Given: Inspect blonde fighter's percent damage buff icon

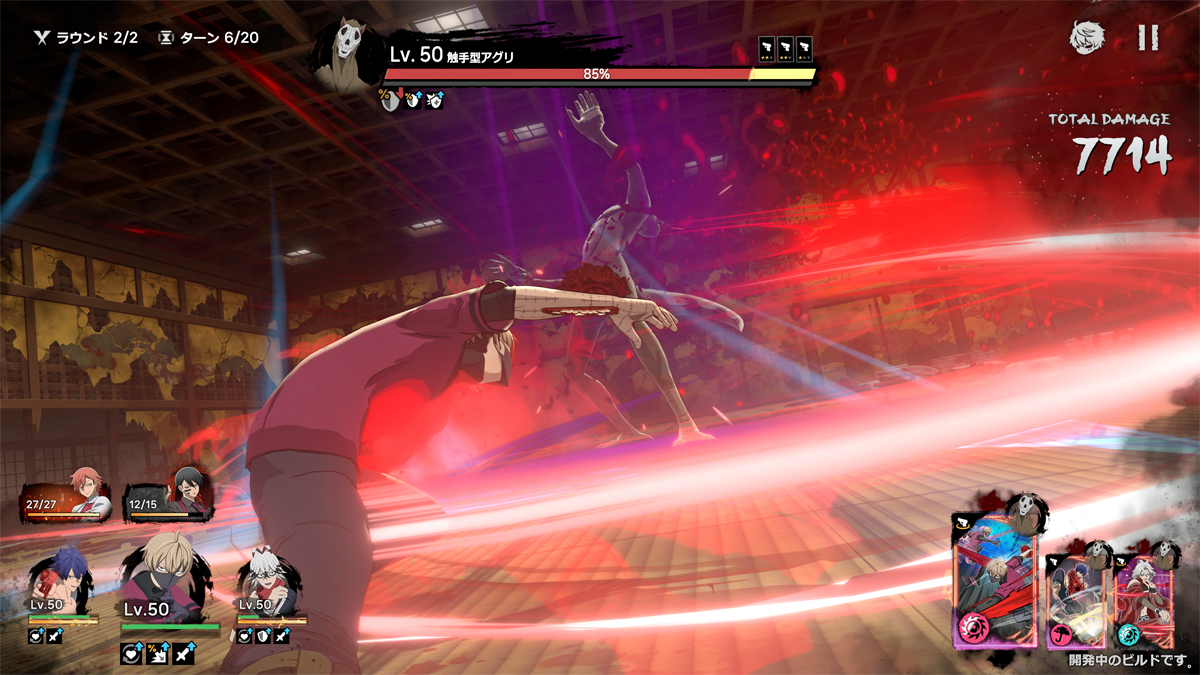Looking at the screenshot, I should point(156,654).
